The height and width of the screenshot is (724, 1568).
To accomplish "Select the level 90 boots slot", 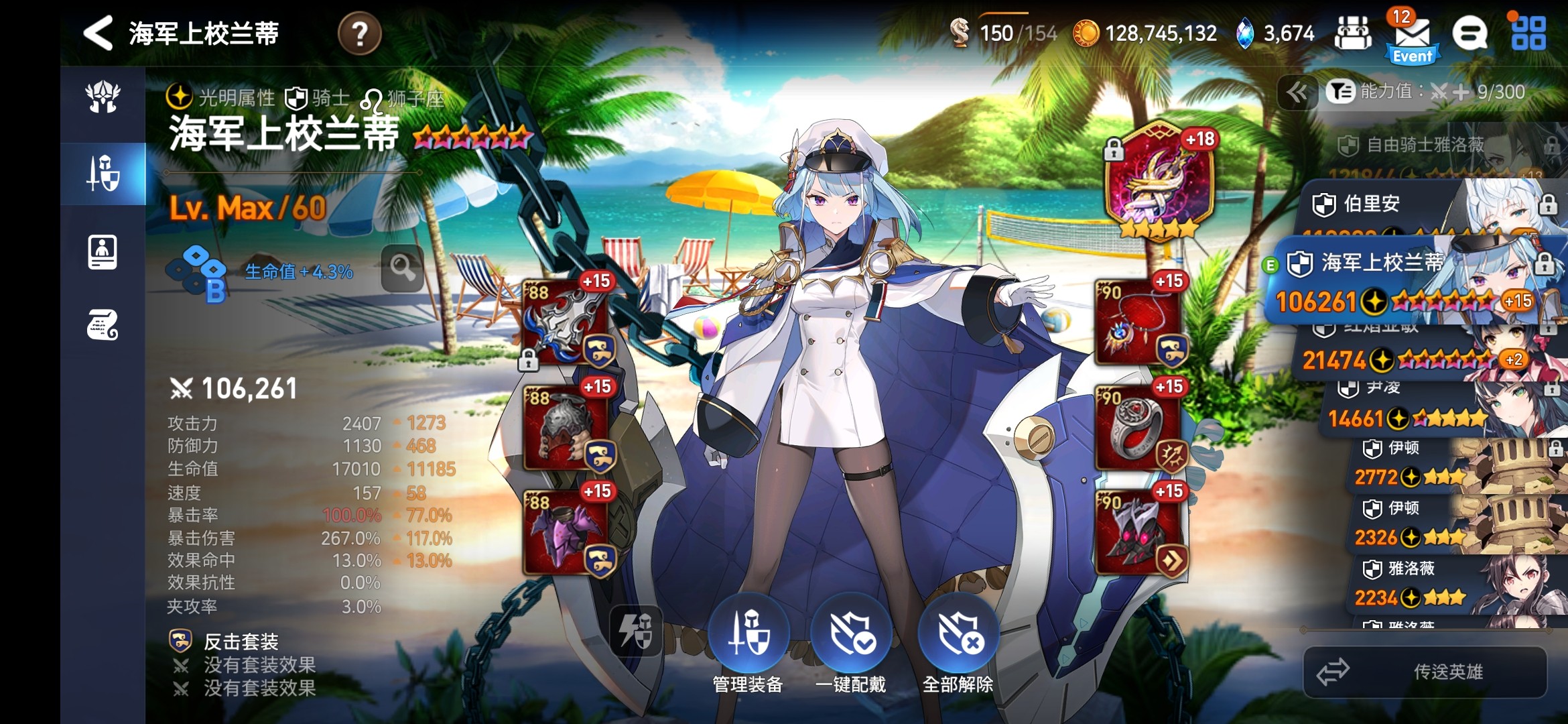I will [1138, 532].
